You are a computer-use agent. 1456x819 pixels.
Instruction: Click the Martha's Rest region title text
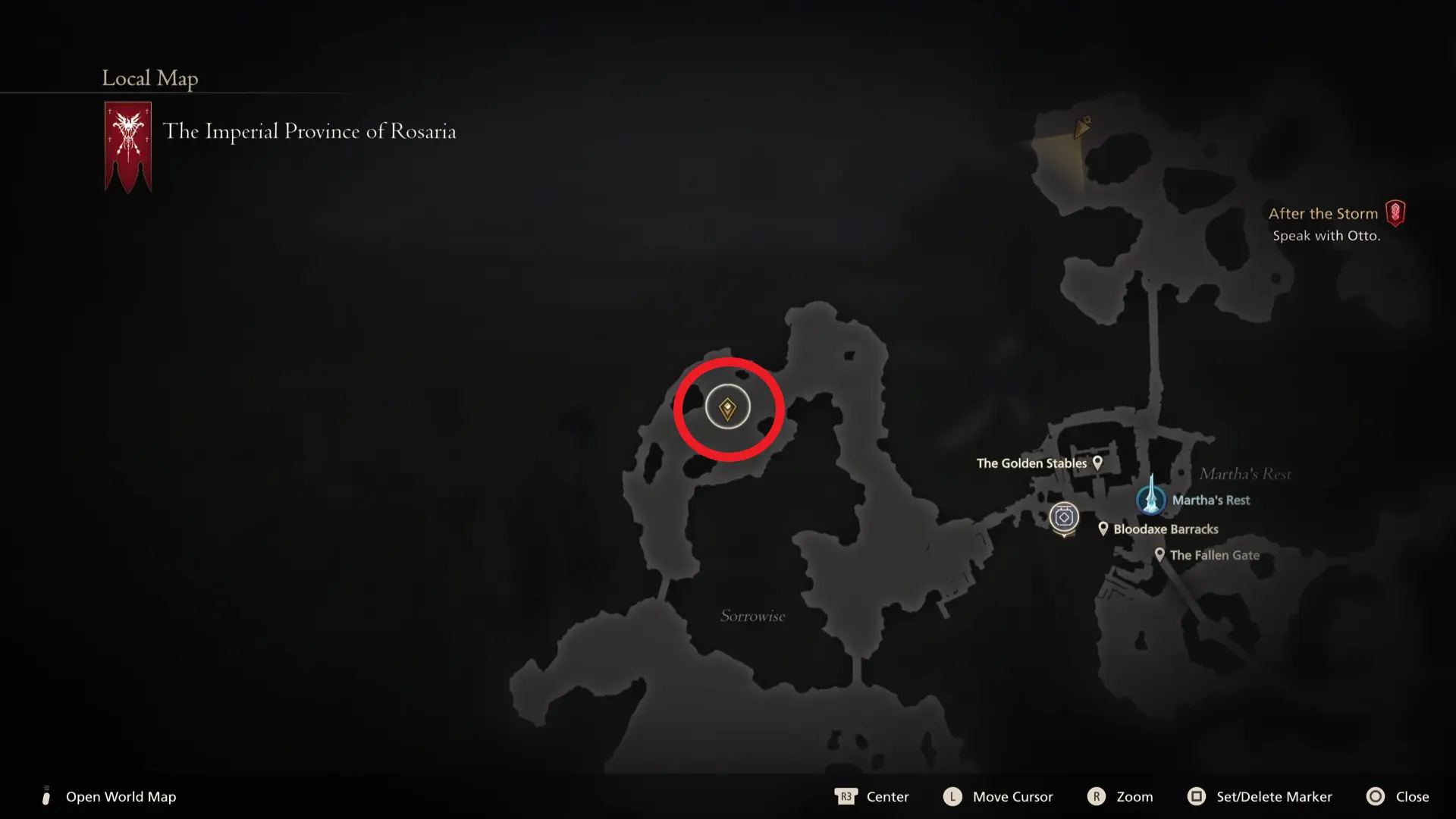tap(1246, 473)
